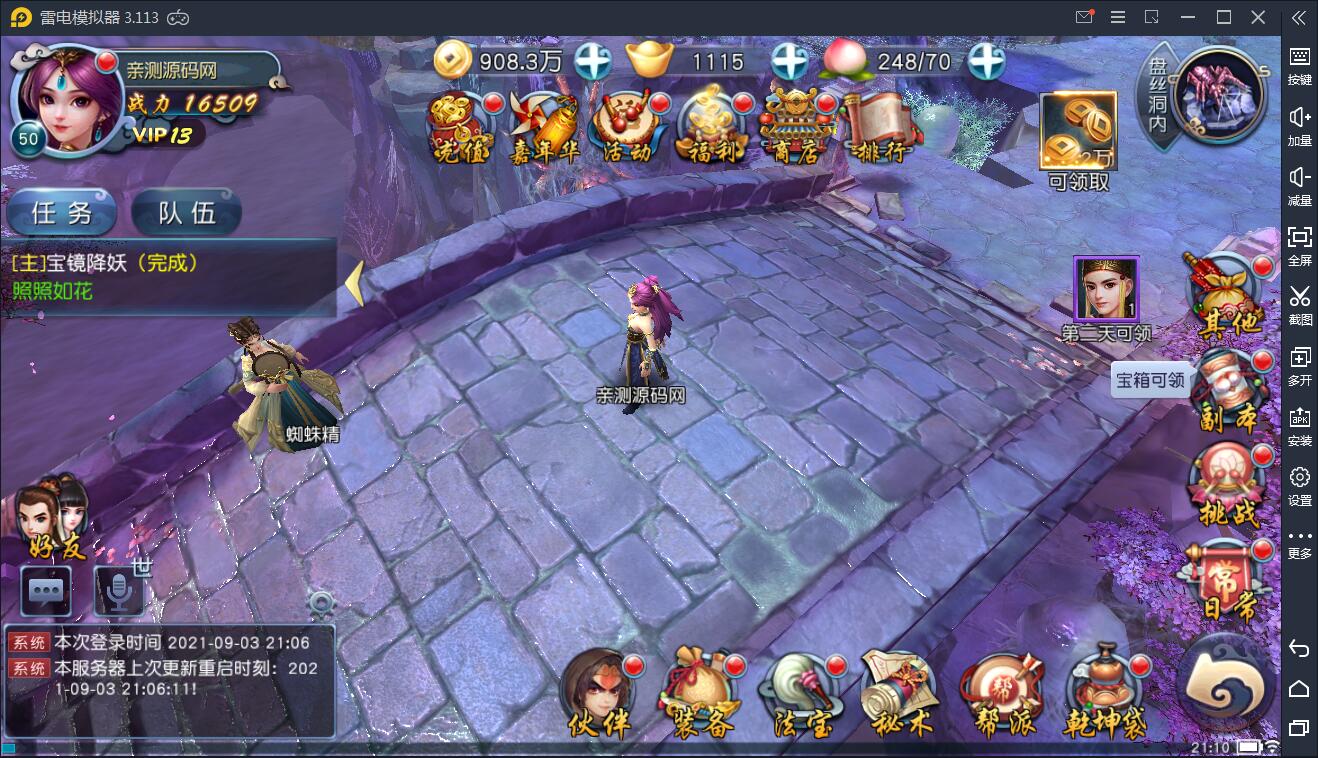Open the 商店 shop
The width and height of the screenshot is (1318, 758).
coord(797,128)
